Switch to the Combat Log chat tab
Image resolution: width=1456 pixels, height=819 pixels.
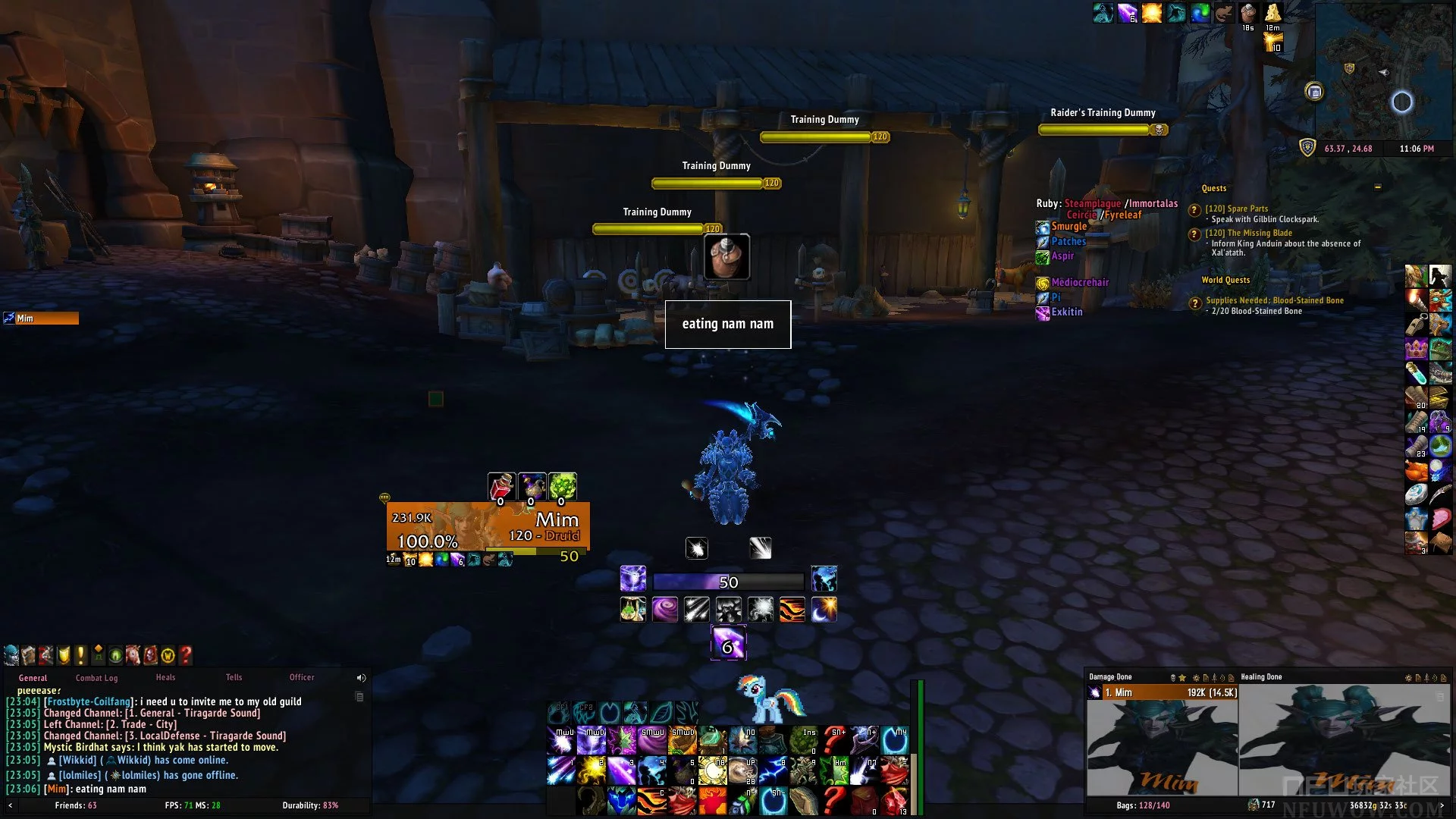(96, 678)
